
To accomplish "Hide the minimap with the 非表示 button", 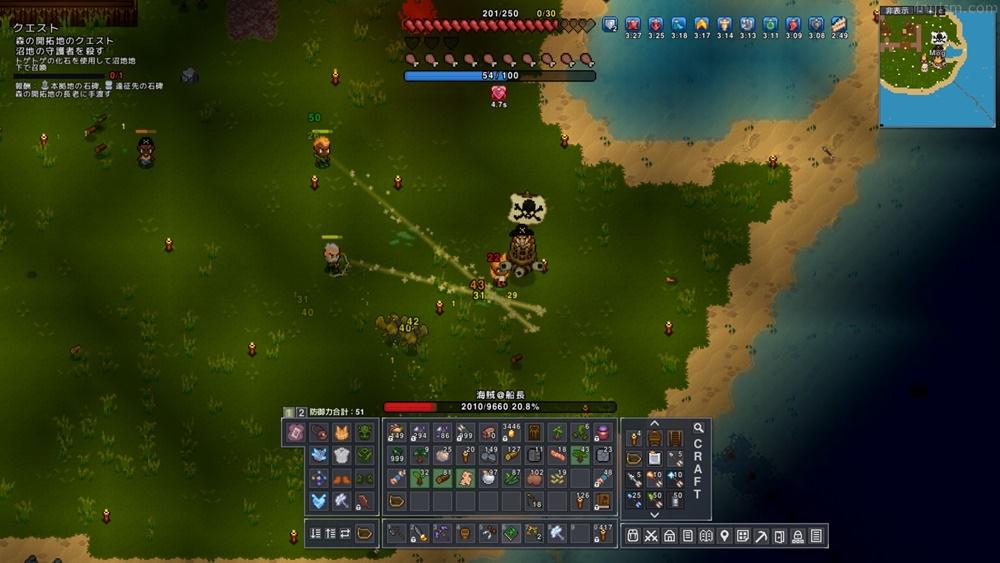I will pyautogui.click(x=895, y=11).
